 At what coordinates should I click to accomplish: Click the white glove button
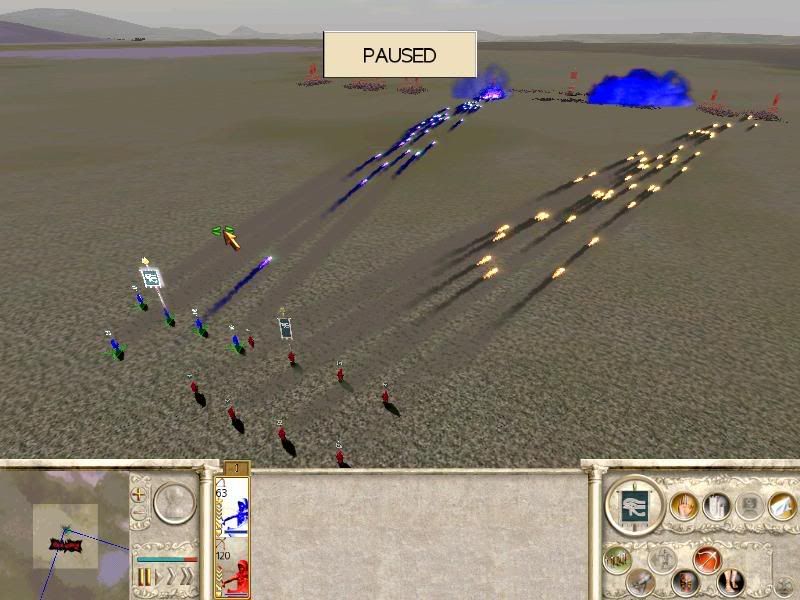tap(716, 506)
